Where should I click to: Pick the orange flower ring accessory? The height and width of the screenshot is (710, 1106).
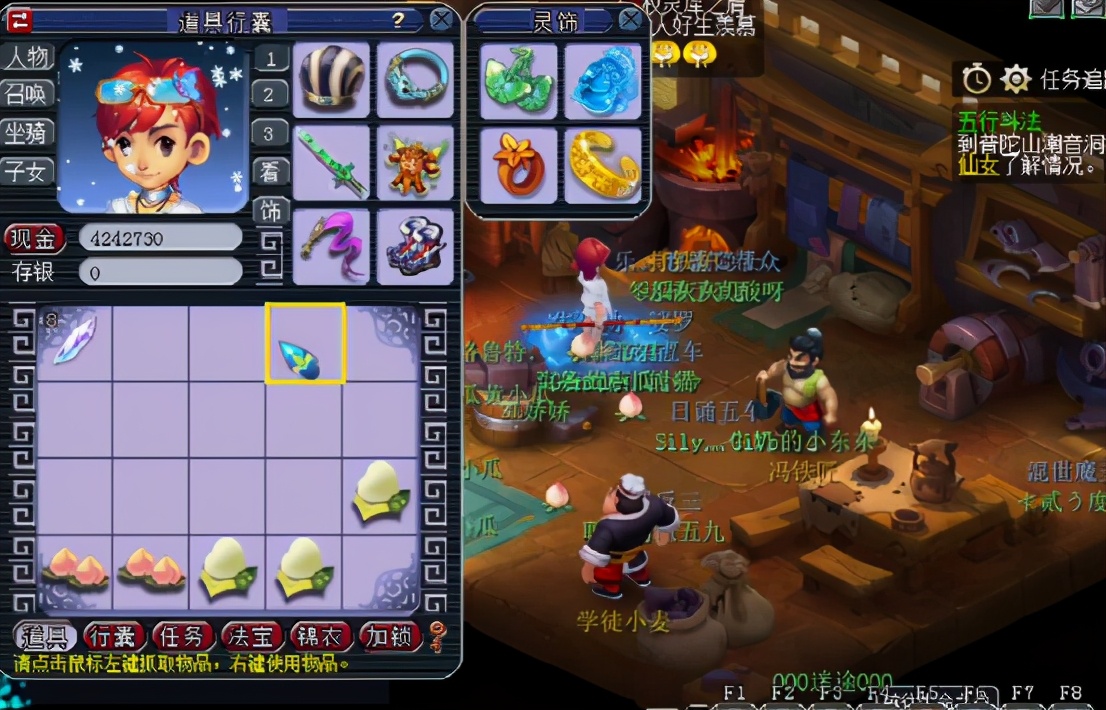pyautogui.click(x=518, y=165)
